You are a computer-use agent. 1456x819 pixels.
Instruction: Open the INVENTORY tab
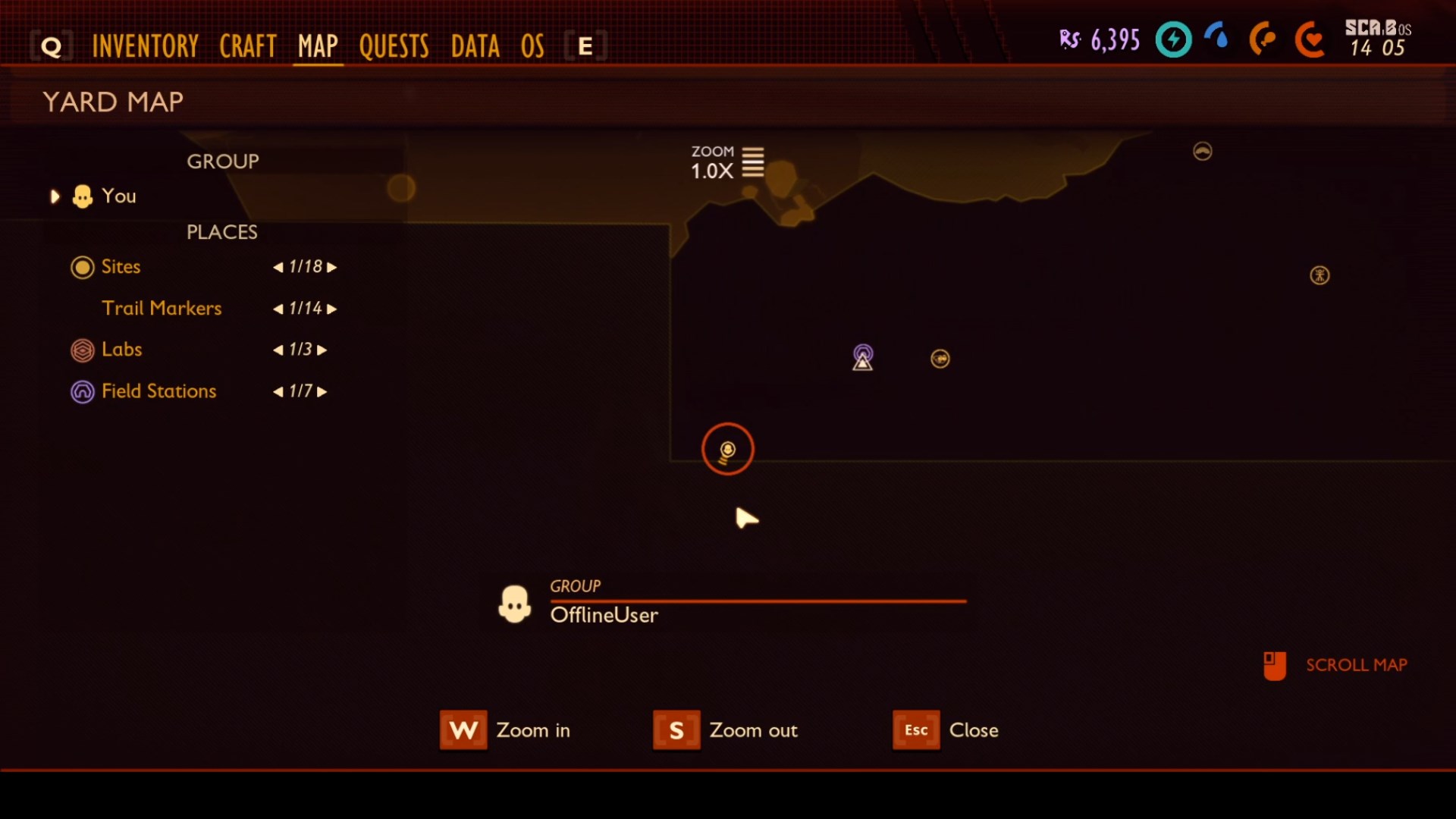pyautogui.click(x=145, y=45)
